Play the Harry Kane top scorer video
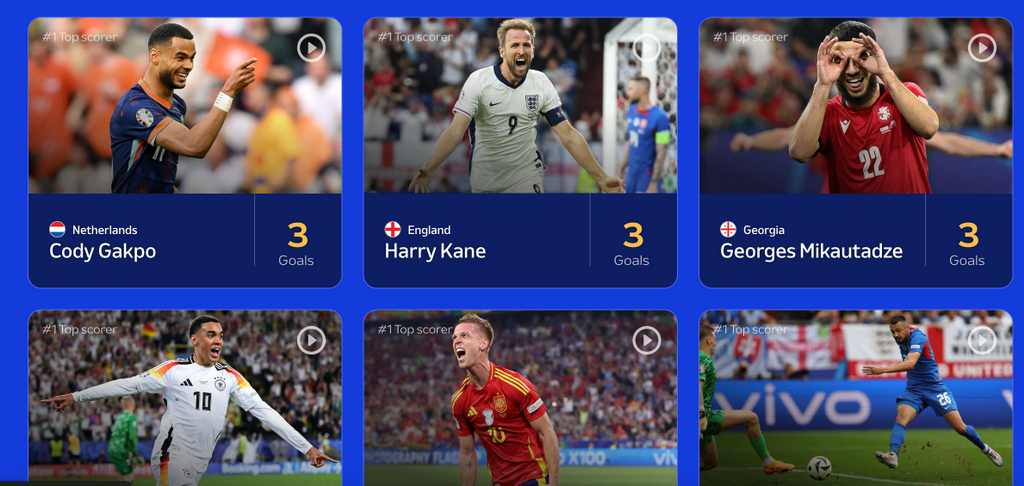The height and width of the screenshot is (486, 1024). point(647,47)
